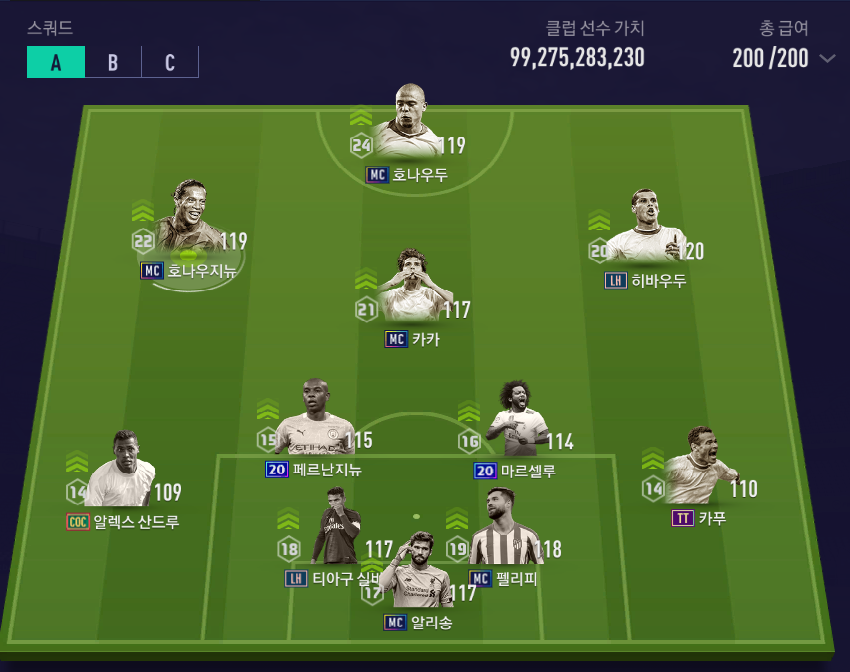Select midfielder 페르난지뉴 card
The image size is (850, 672).
click(312, 420)
